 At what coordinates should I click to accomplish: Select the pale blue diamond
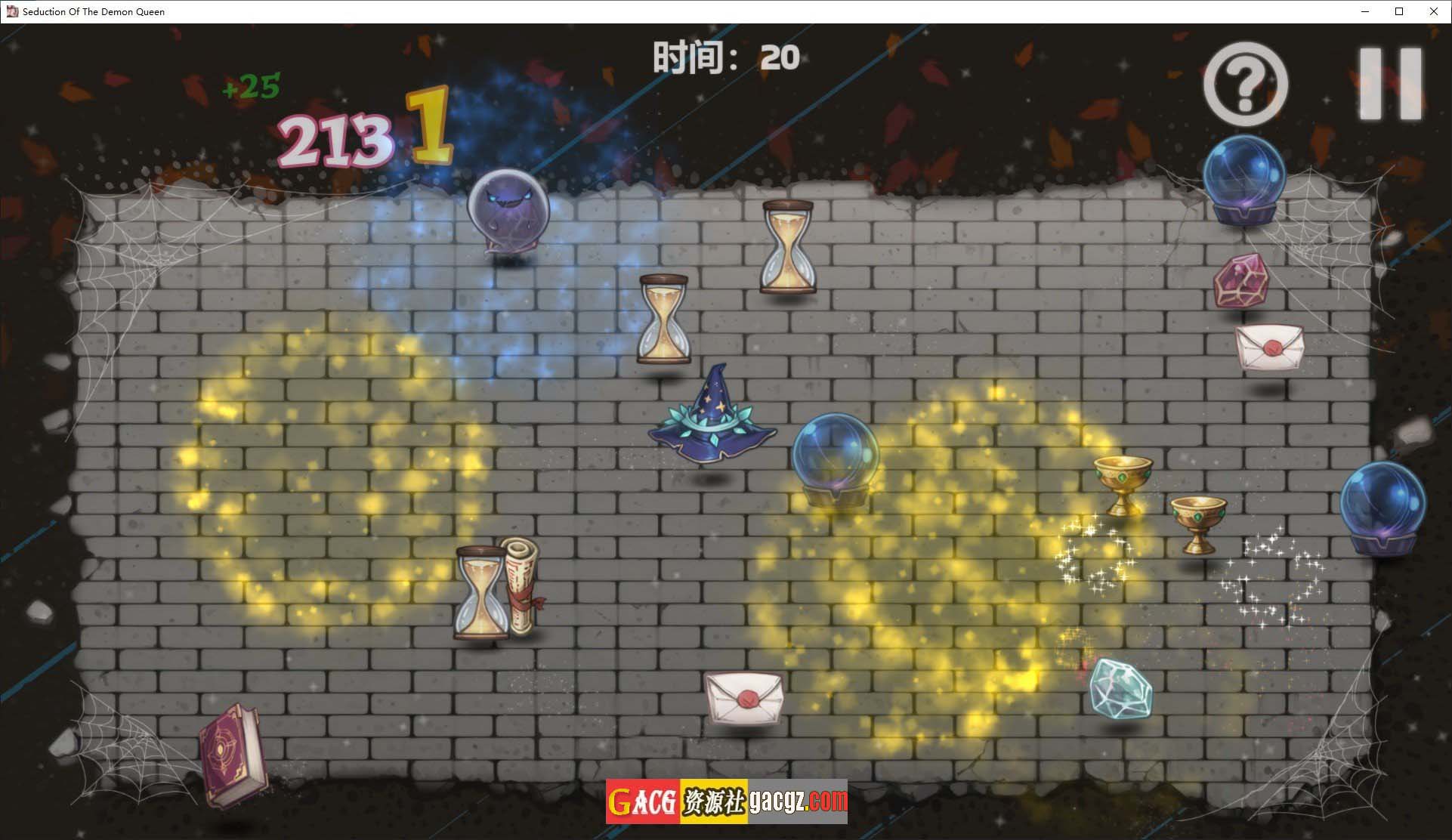click(1120, 687)
